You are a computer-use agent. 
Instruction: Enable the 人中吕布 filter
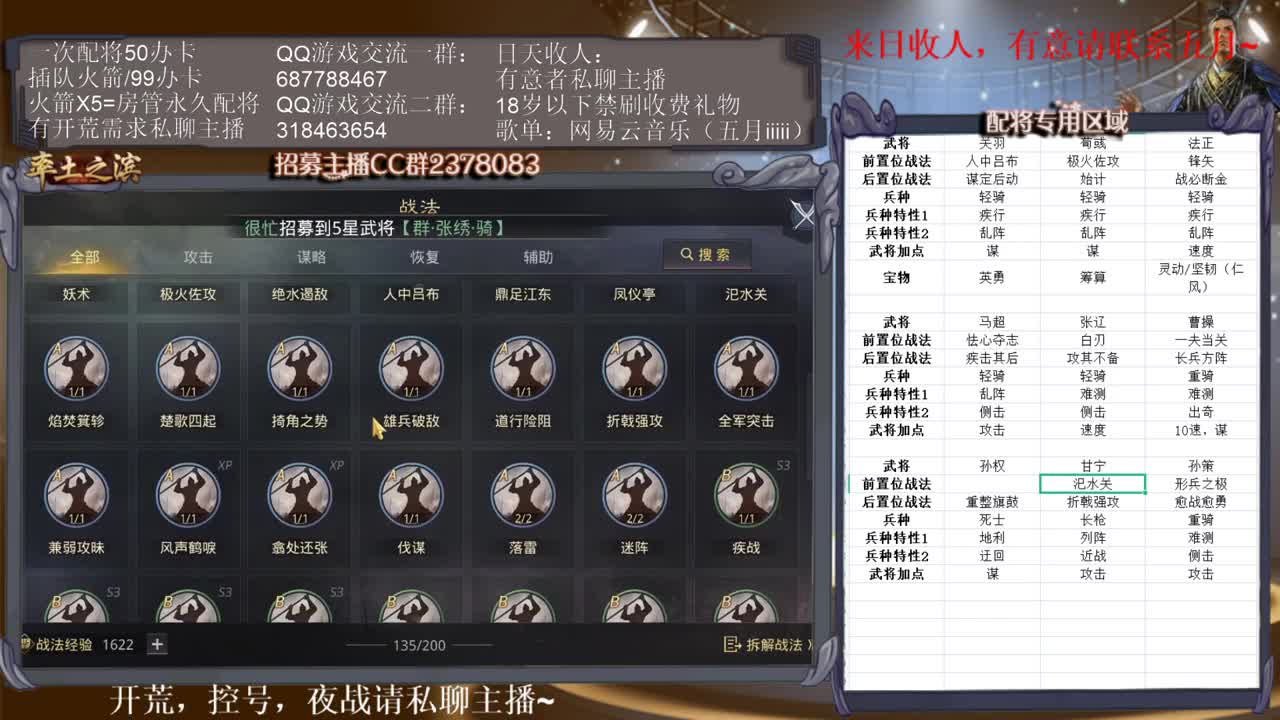[x=411, y=295]
